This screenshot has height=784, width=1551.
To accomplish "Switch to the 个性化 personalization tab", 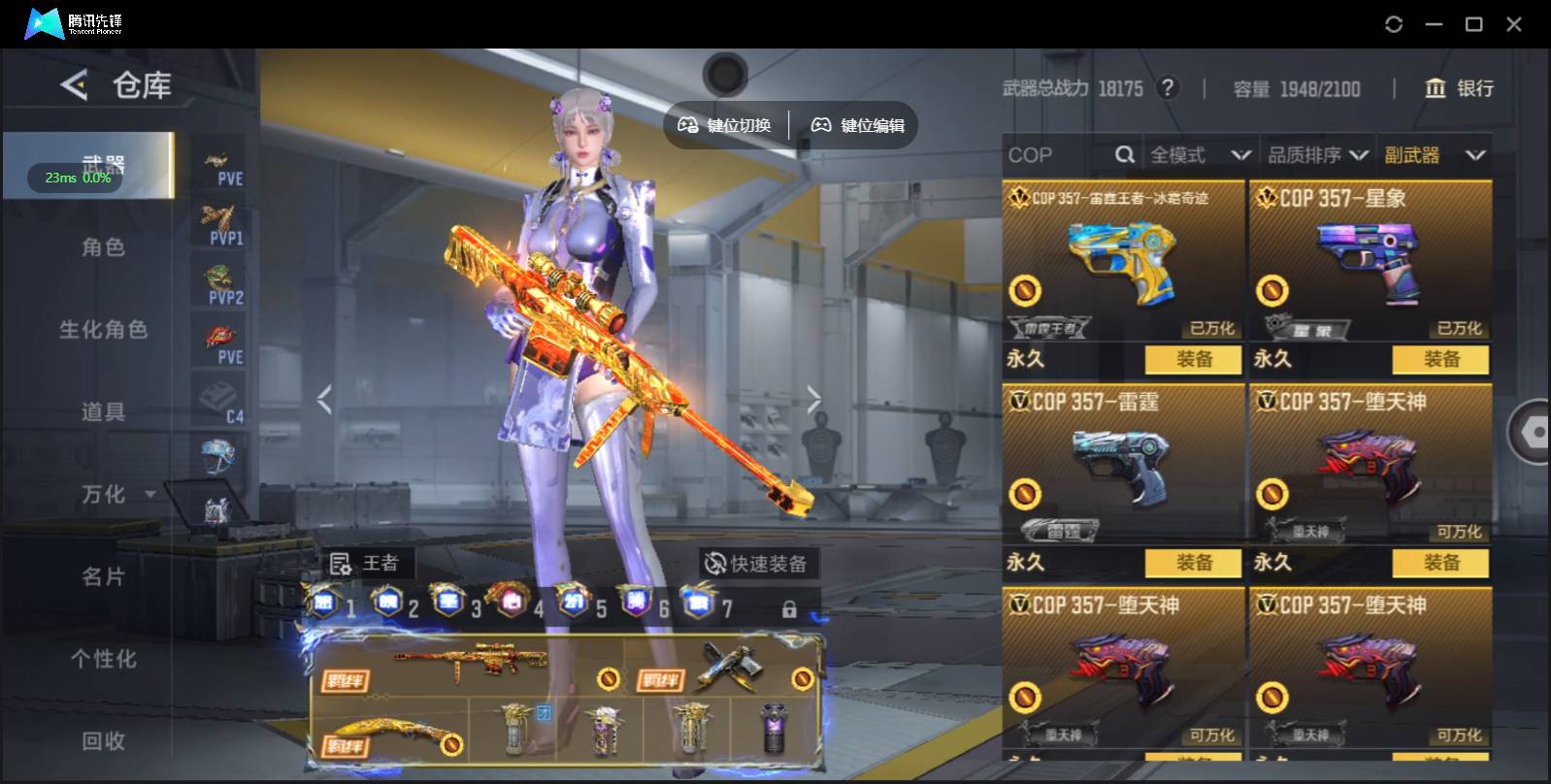I will coord(103,660).
